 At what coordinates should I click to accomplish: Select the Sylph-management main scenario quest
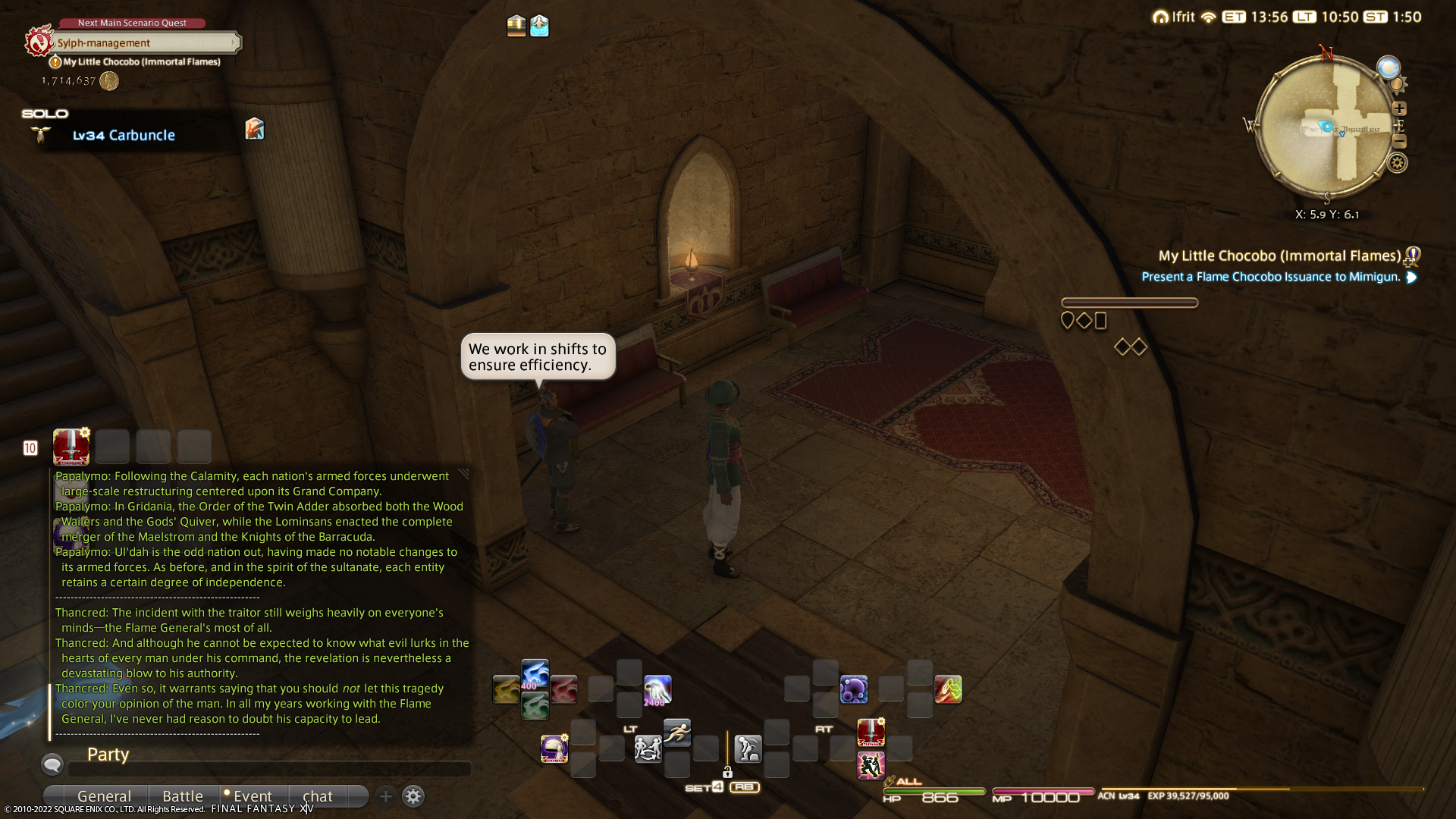tap(144, 43)
